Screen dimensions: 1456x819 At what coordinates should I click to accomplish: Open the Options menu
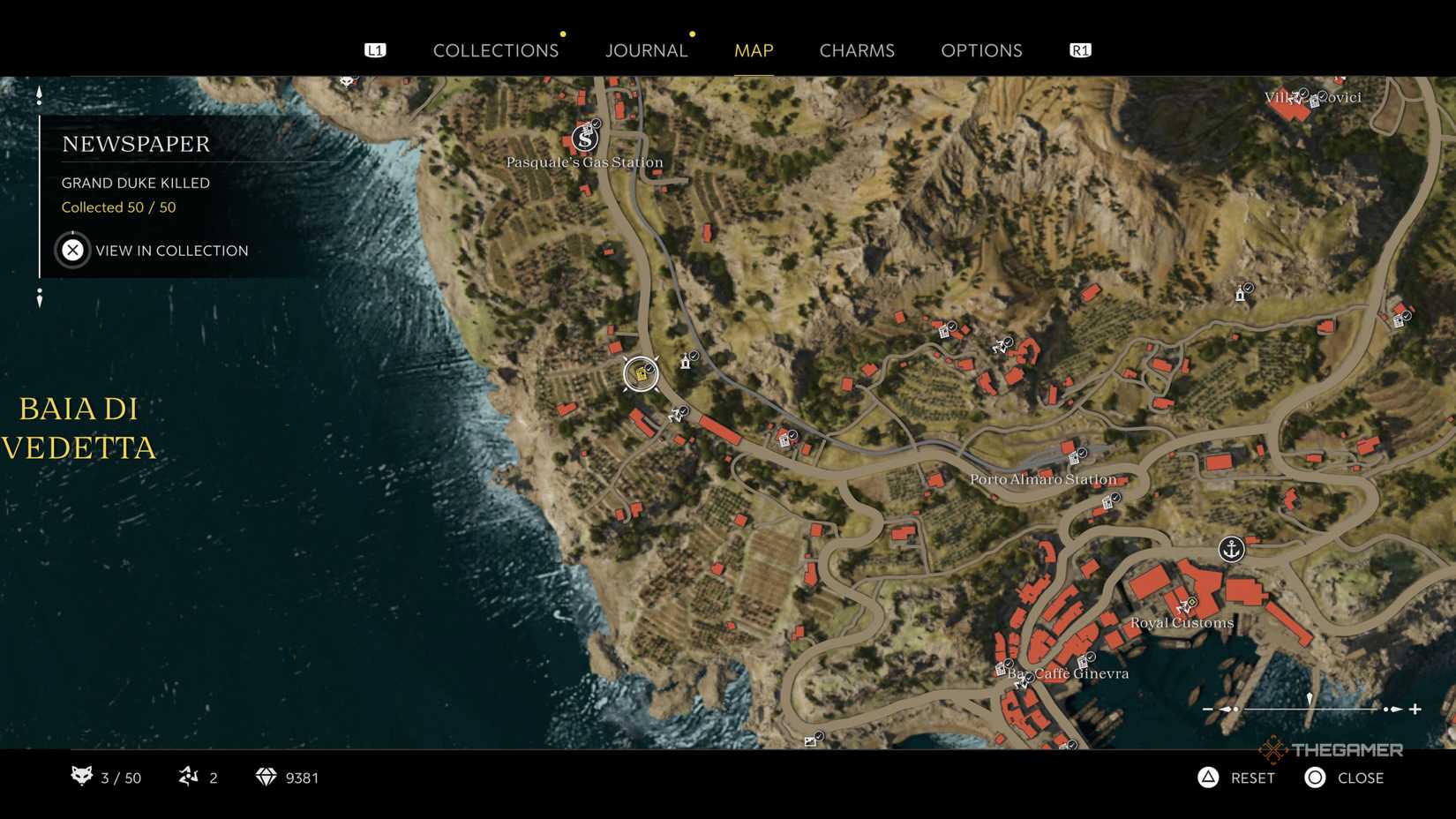click(x=980, y=50)
